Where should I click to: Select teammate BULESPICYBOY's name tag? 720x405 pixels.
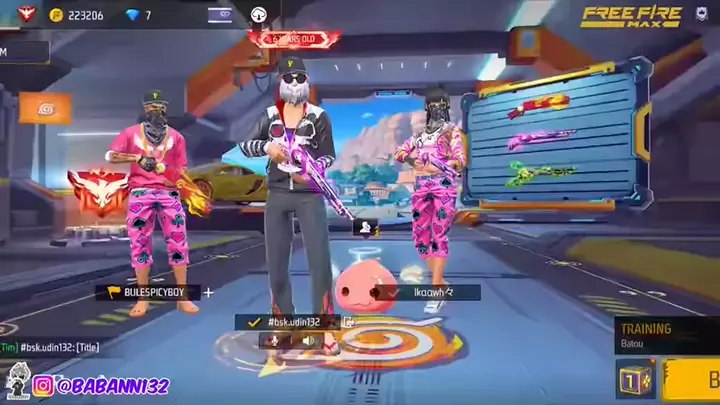[x=148, y=293]
